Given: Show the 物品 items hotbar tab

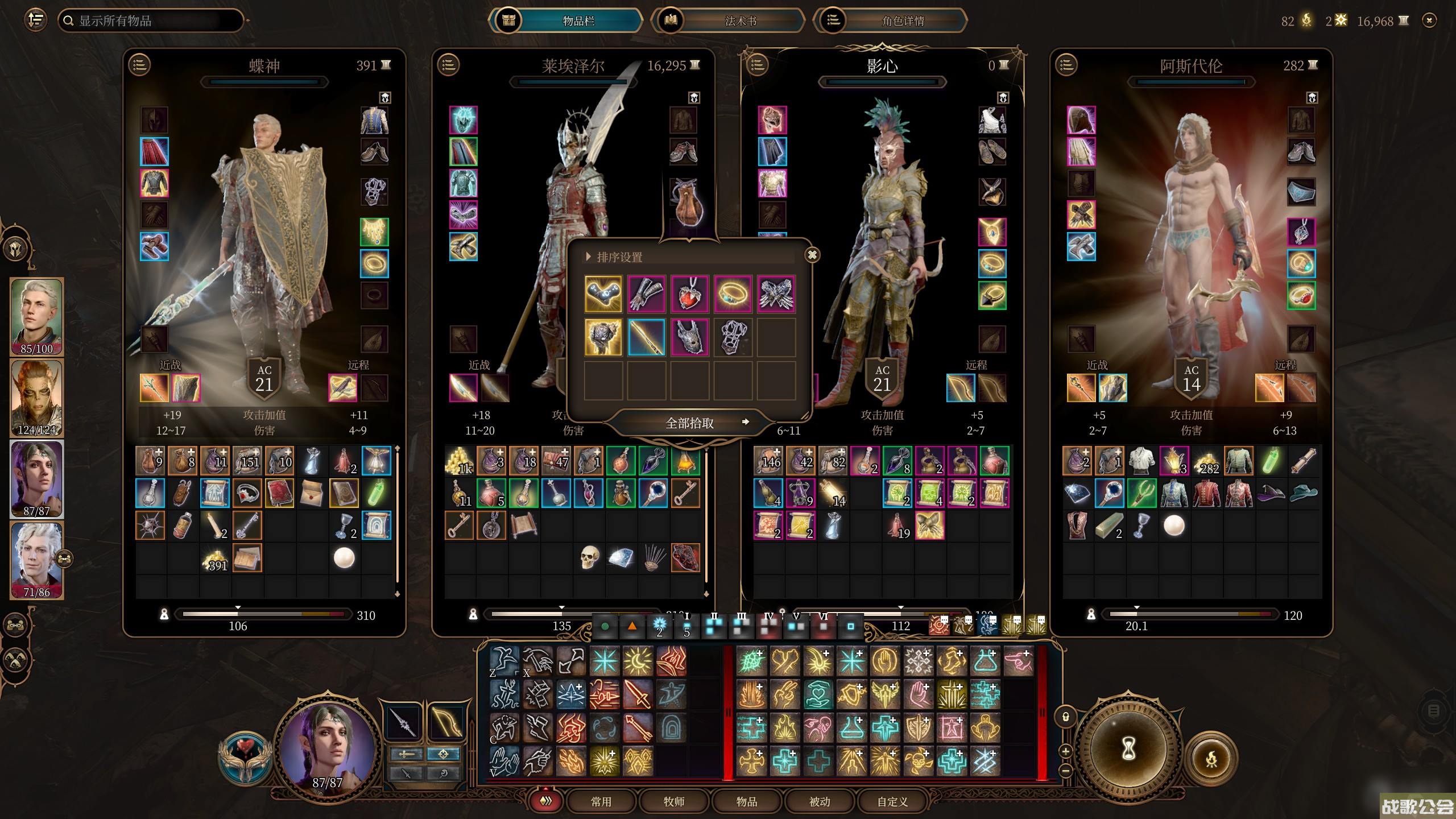Looking at the screenshot, I should click(747, 801).
